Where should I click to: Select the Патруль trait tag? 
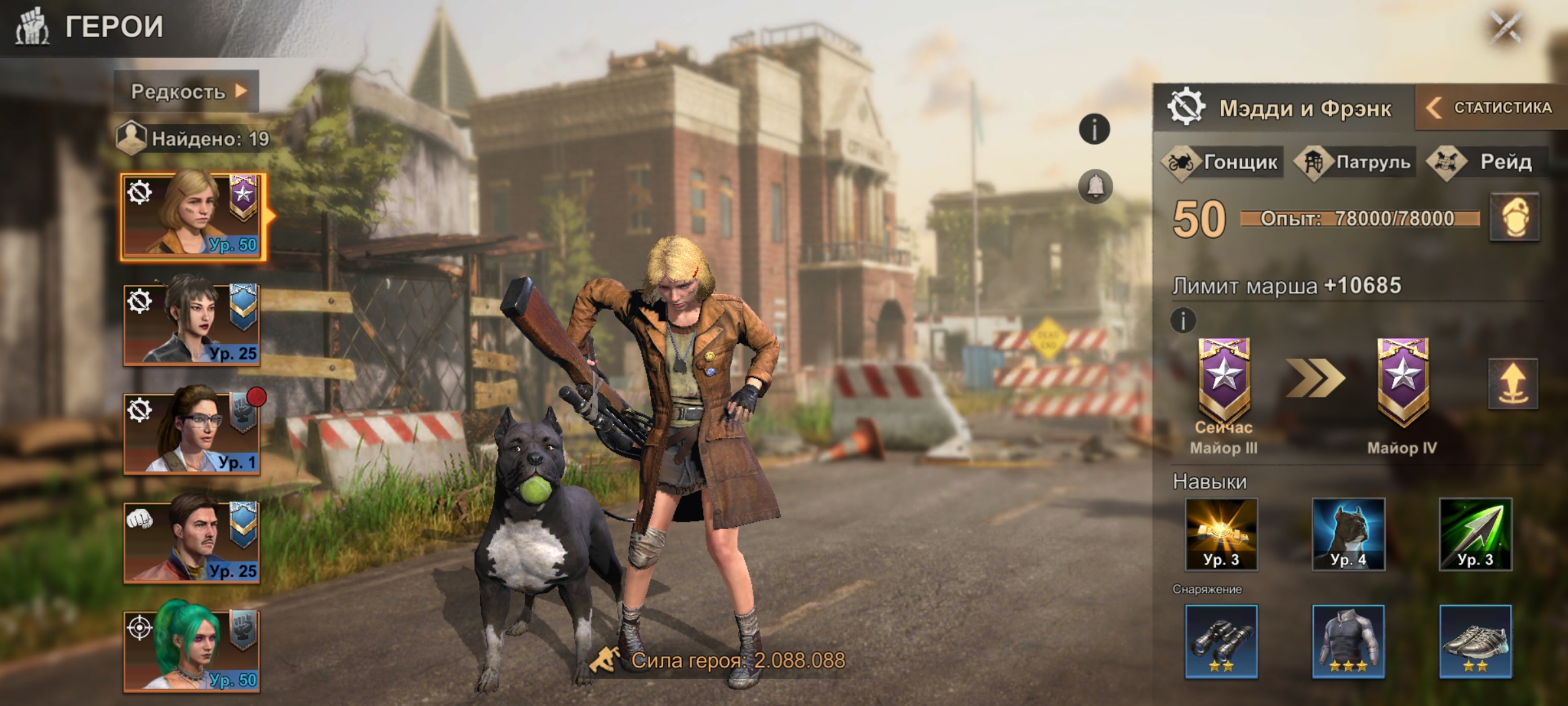point(1356,162)
